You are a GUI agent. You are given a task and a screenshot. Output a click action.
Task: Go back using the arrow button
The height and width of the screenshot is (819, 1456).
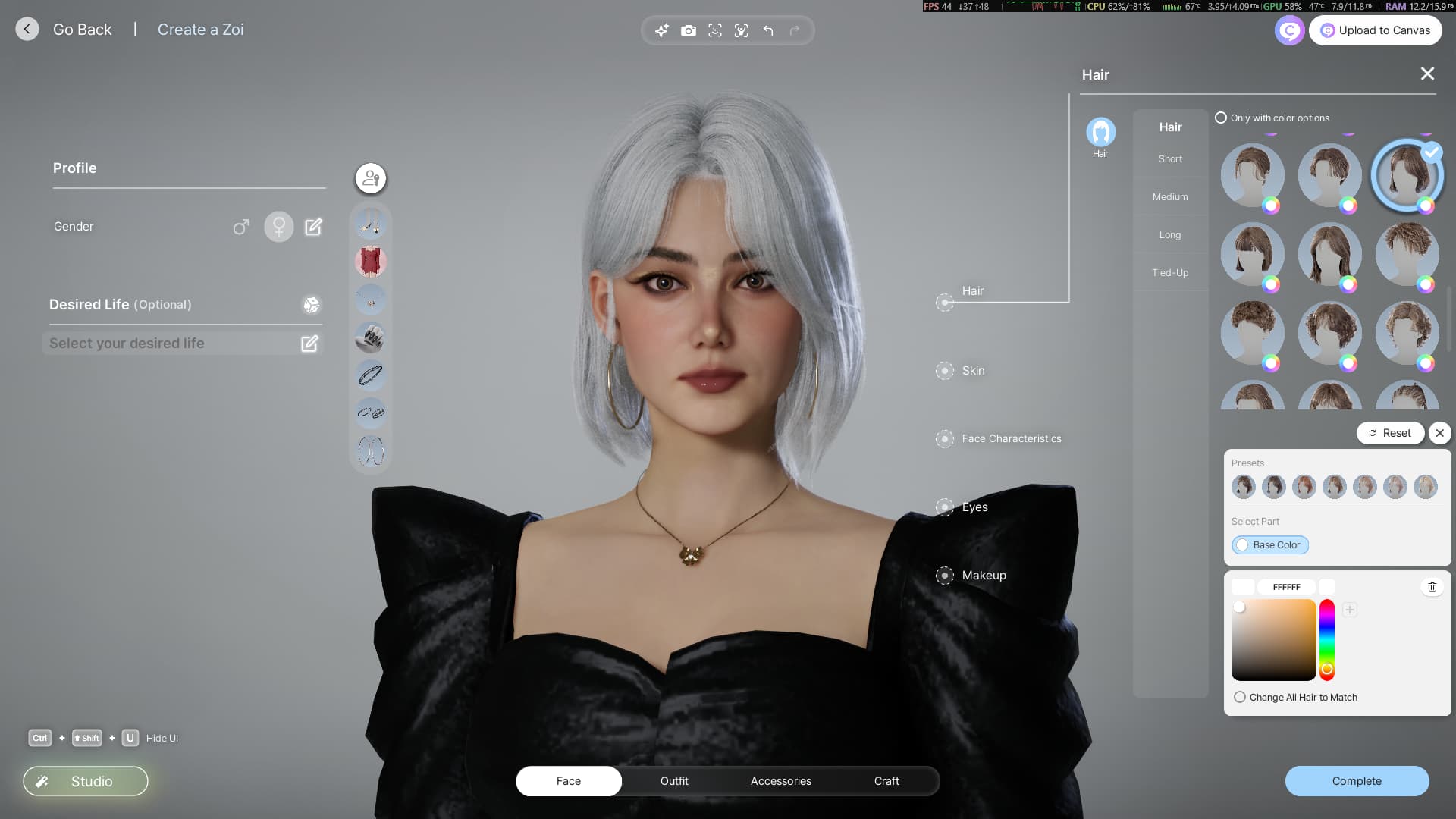(27, 30)
